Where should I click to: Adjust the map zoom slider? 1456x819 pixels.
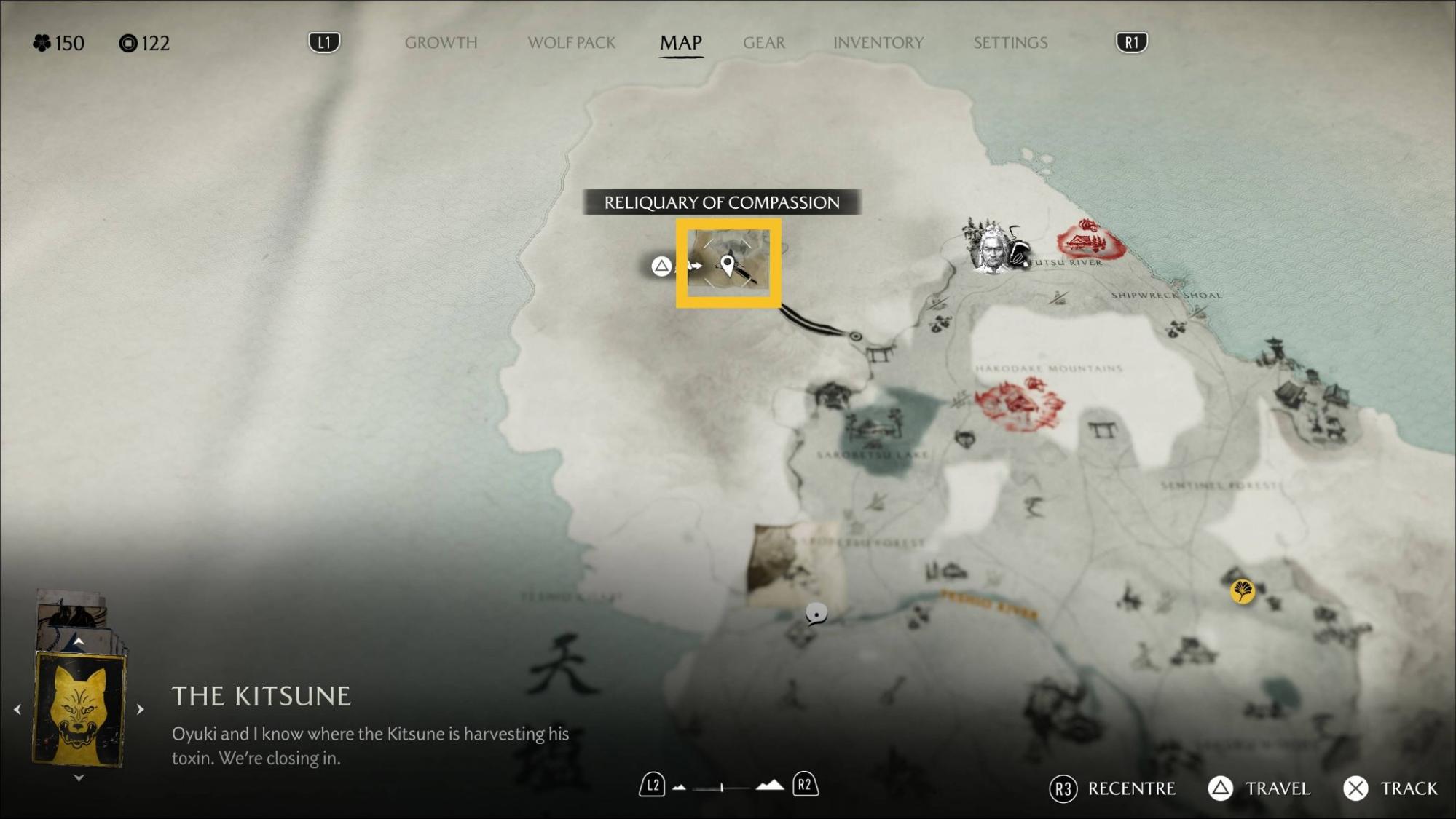(x=722, y=787)
